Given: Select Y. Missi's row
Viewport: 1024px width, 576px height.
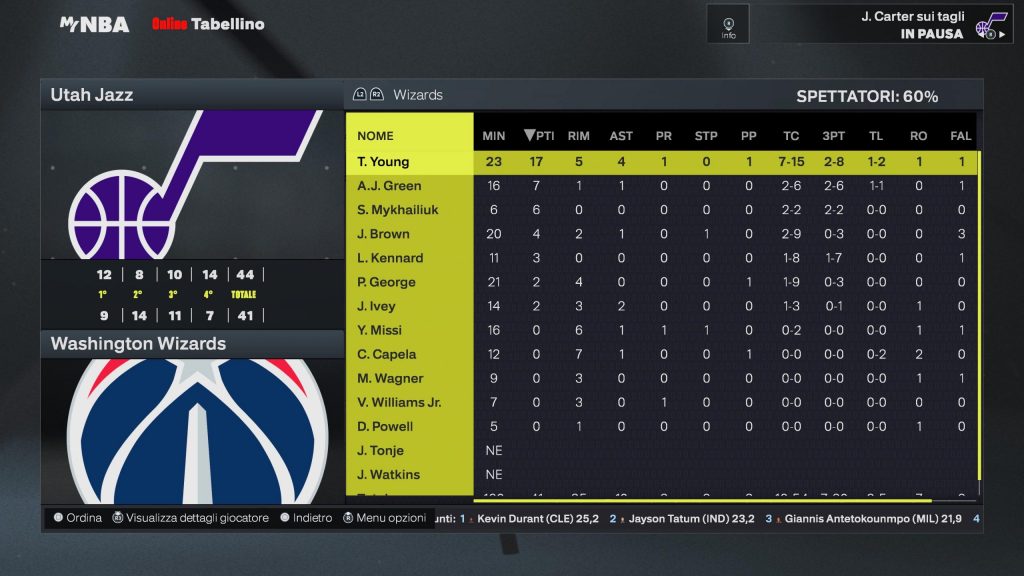Looking at the screenshot, I should click(379, 330).
